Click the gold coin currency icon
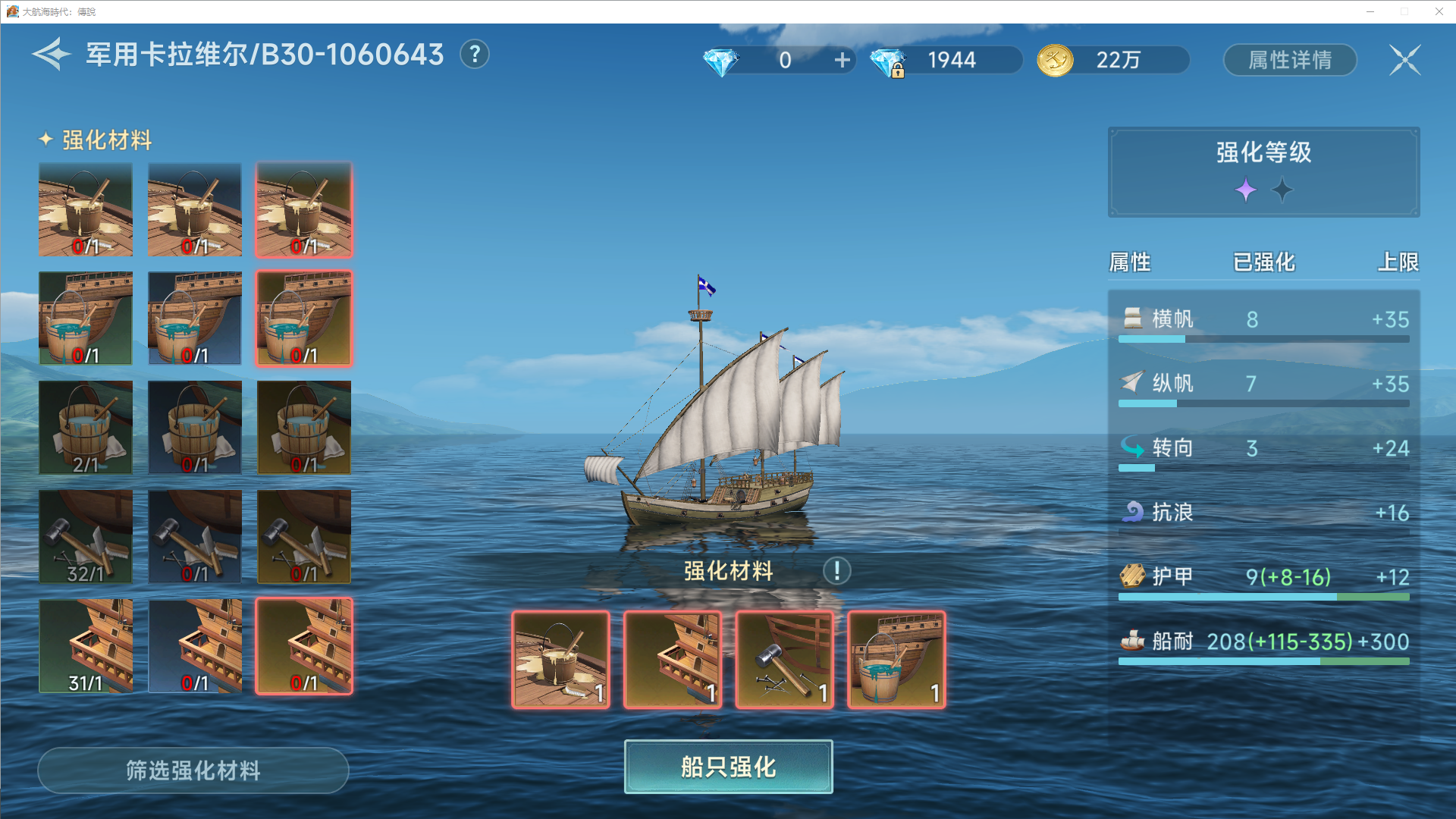Viewport: 1456px width, 819px height. tap(1054, 60)
